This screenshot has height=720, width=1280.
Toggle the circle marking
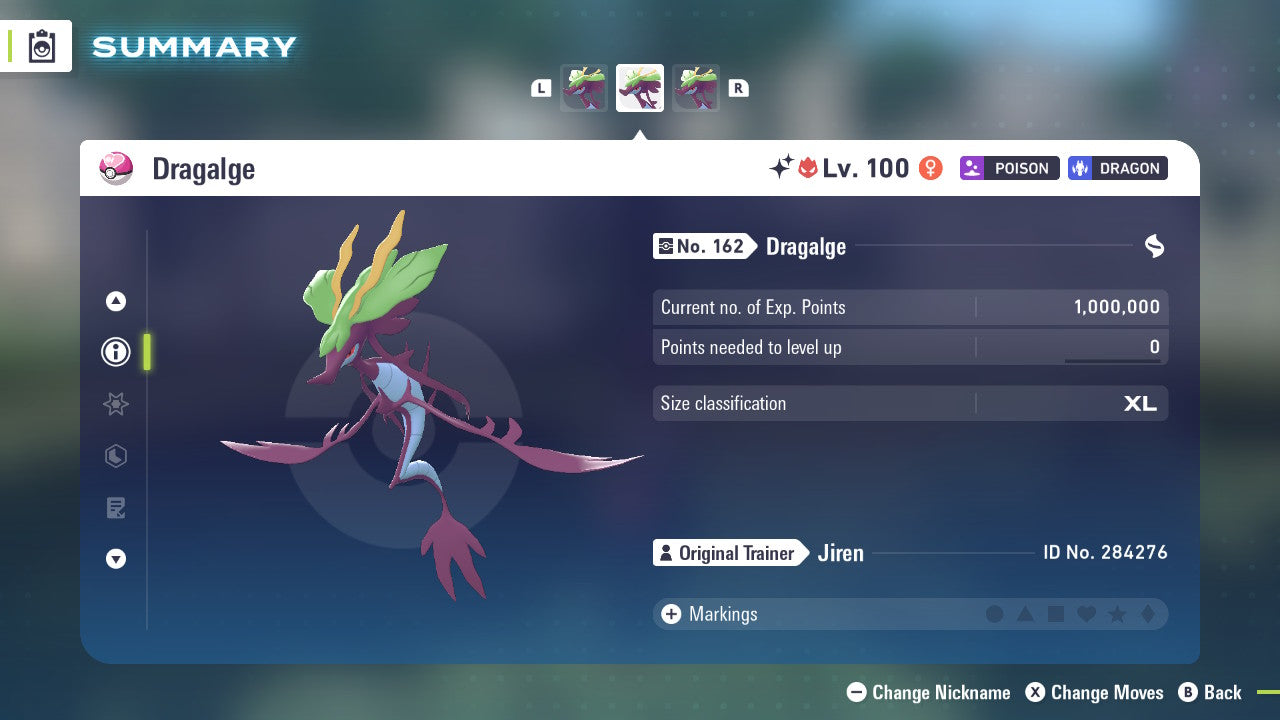(995, 614)
